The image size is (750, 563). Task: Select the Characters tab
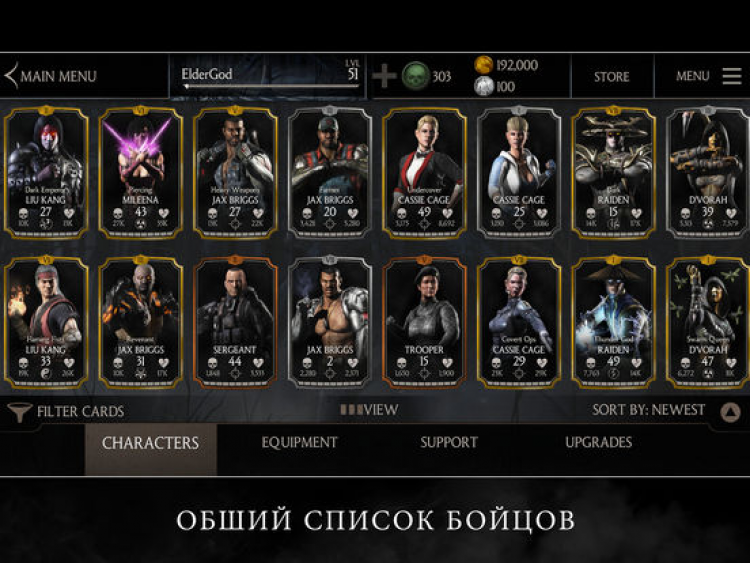point(150,443)
